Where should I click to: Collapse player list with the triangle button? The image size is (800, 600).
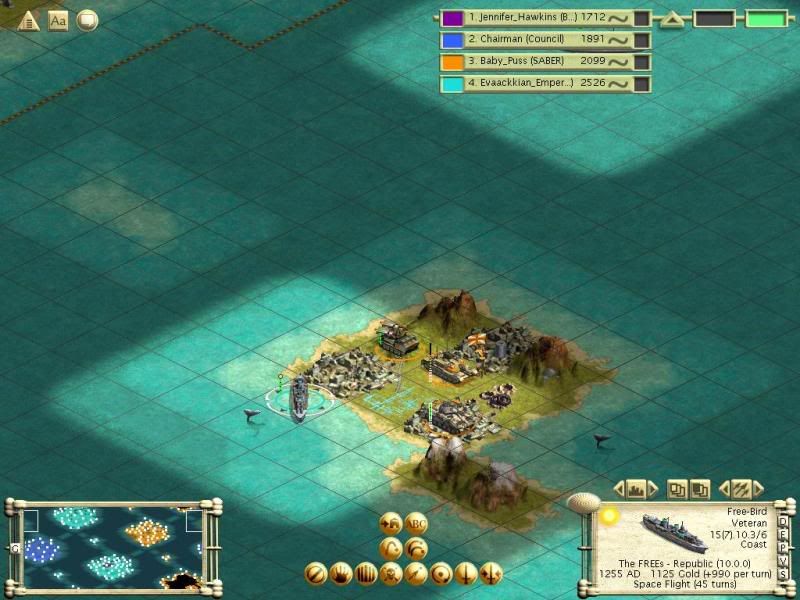coord(672,19)
